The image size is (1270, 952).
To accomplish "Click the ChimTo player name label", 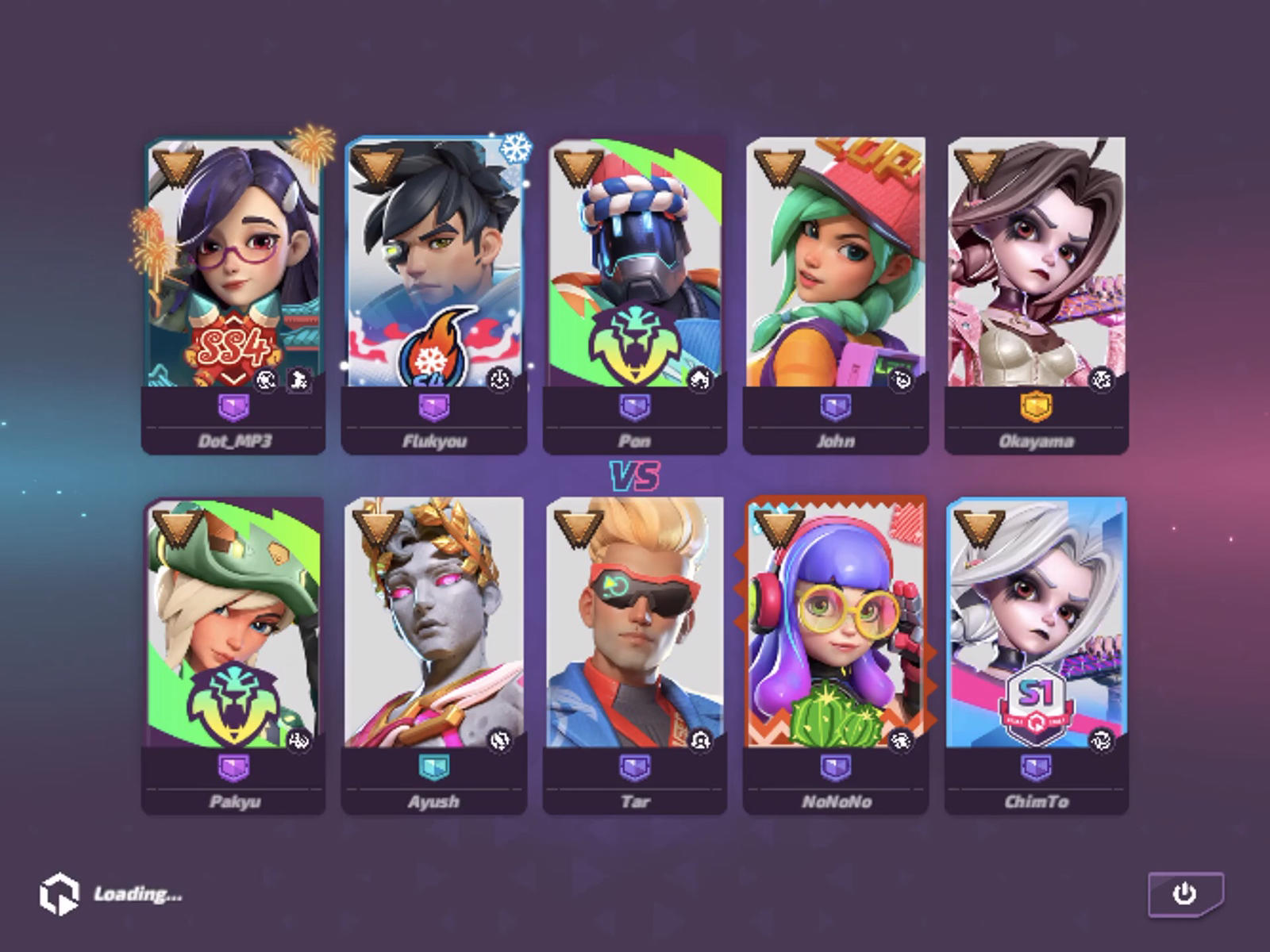I will pyautogui.click(x=1036, y=802).
